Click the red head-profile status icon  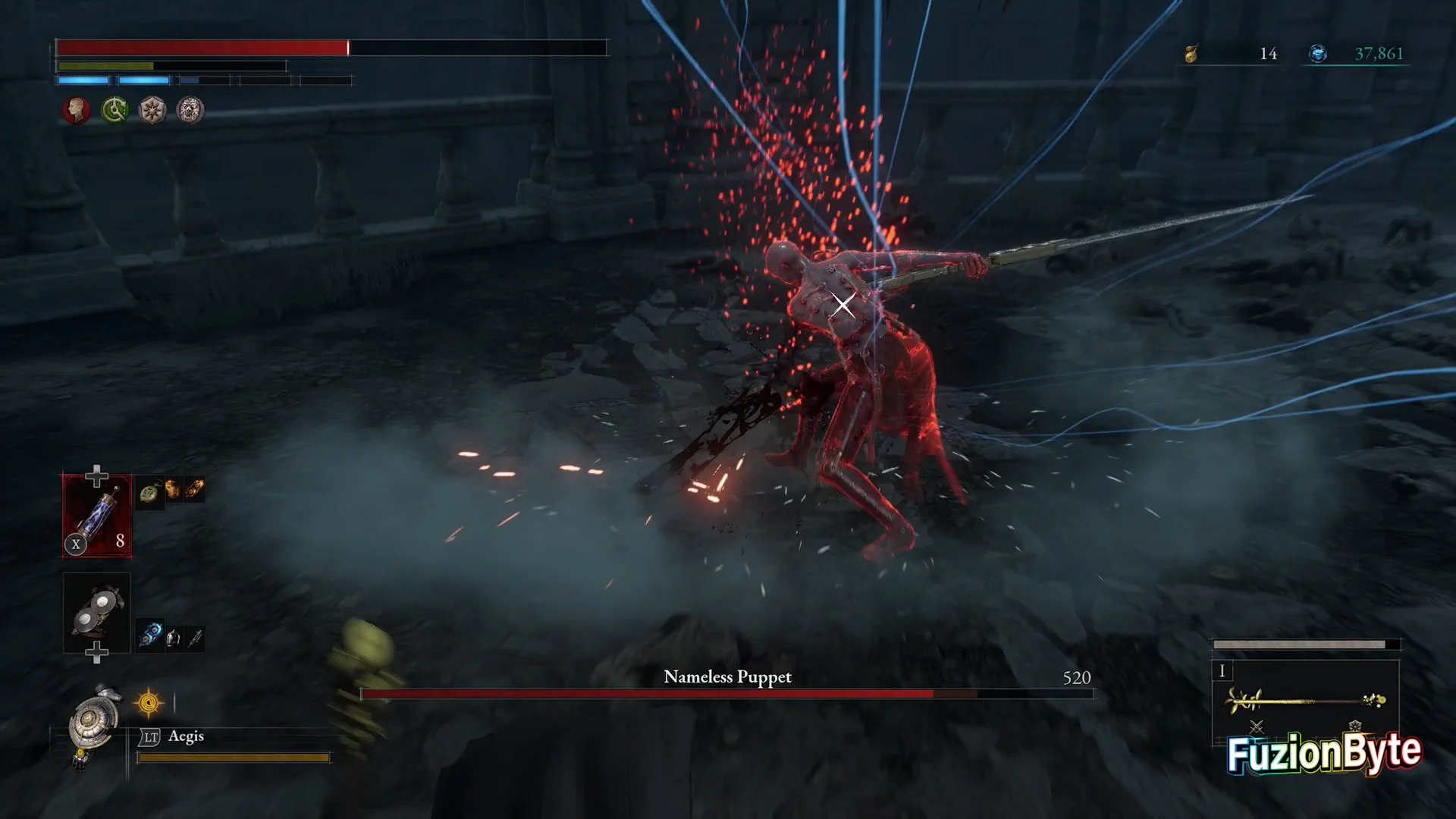coord(76,111)
